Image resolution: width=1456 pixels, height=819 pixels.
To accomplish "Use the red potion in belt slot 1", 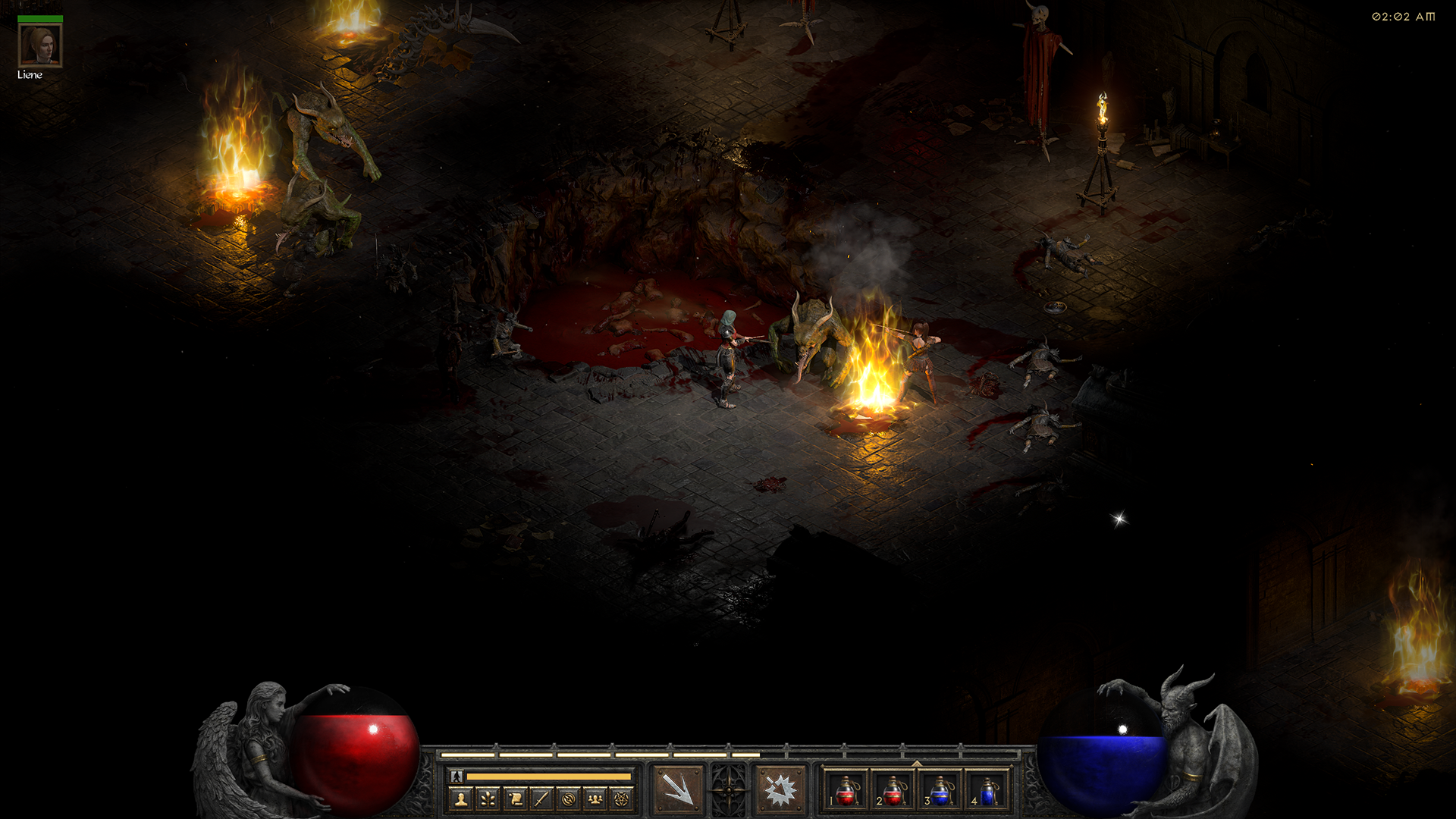I will (846, 791).
